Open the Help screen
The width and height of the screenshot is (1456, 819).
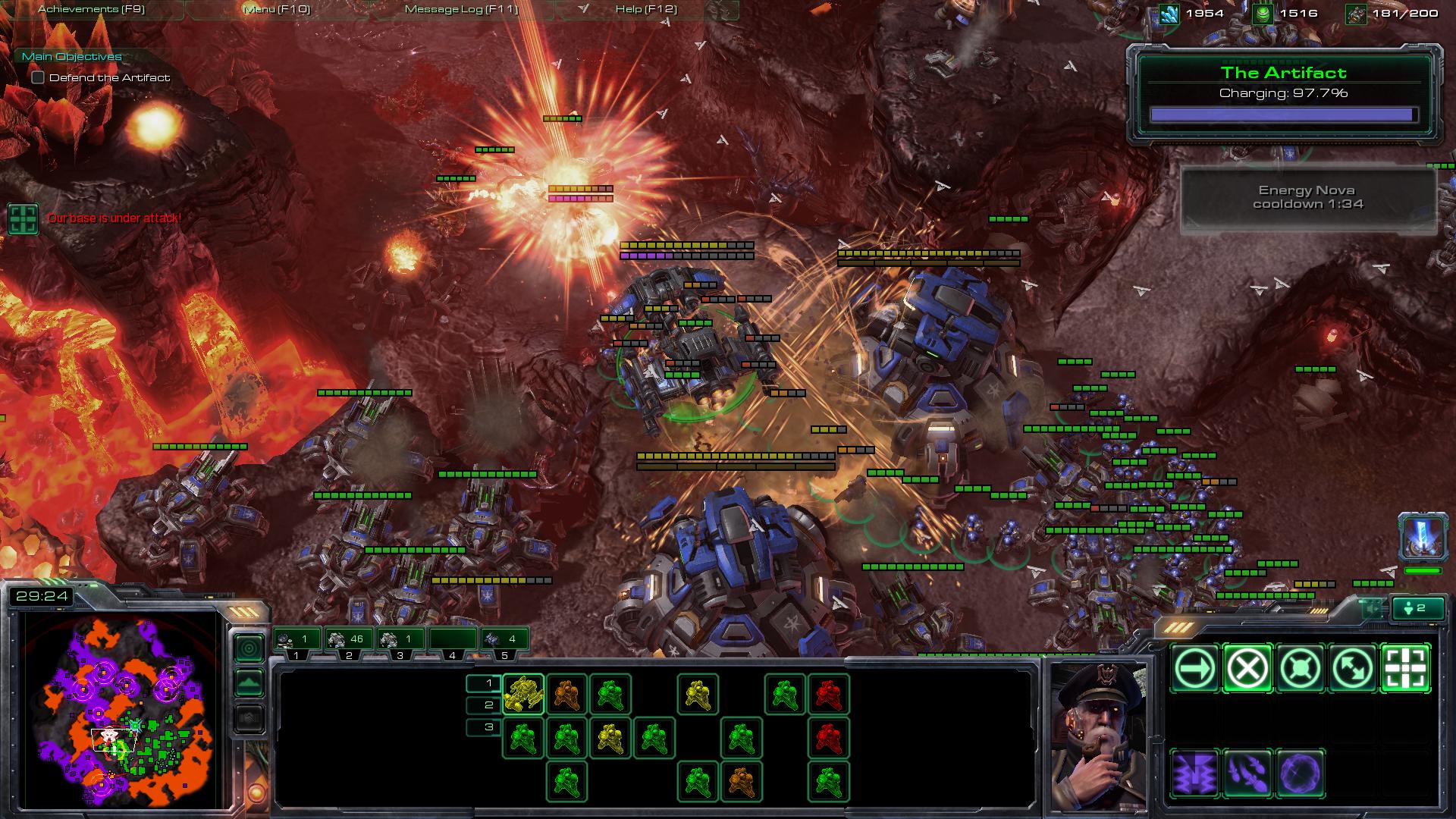coord(645,9)
